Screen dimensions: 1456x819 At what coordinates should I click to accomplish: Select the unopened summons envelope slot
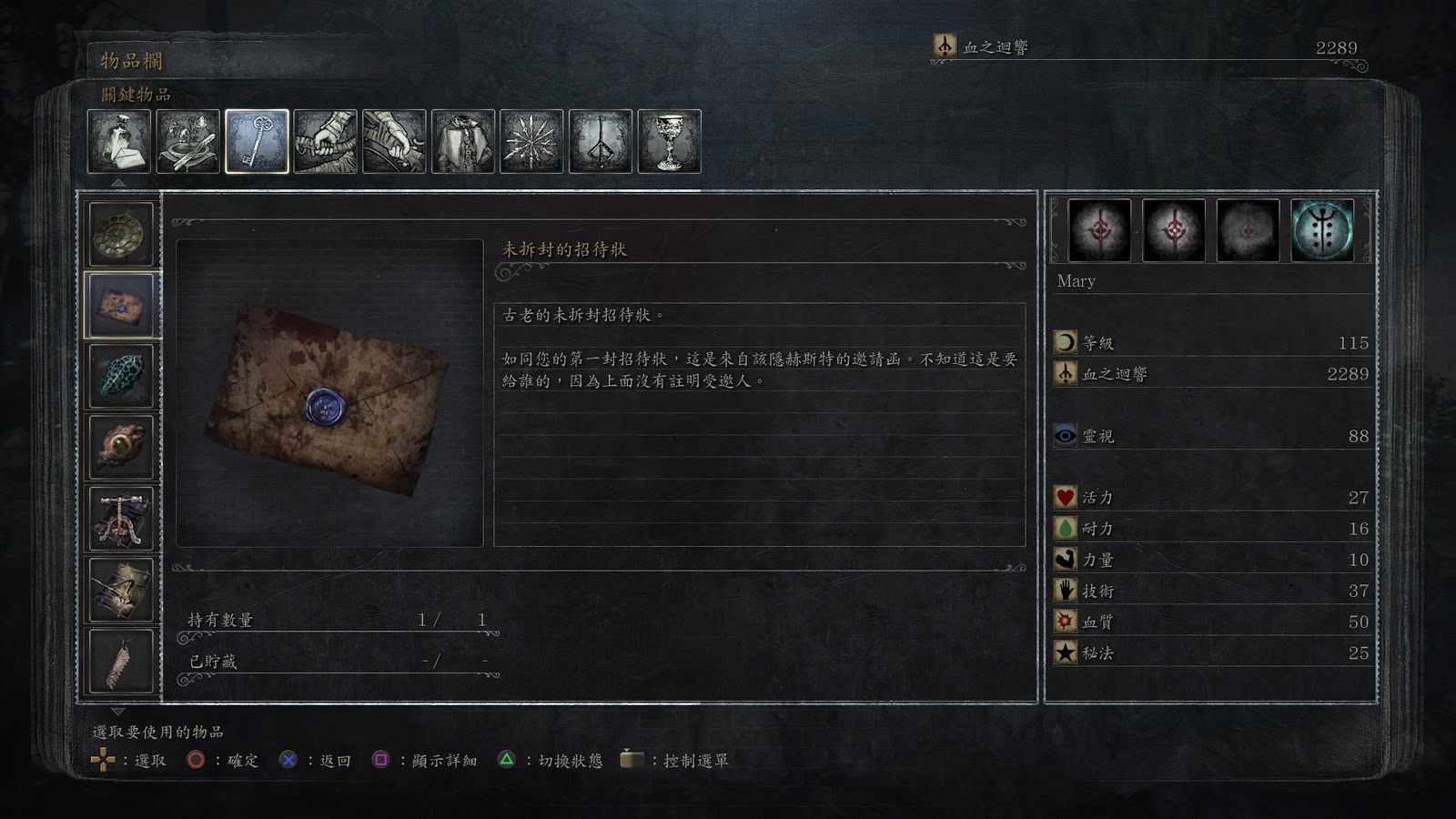[x=121, y=306]
